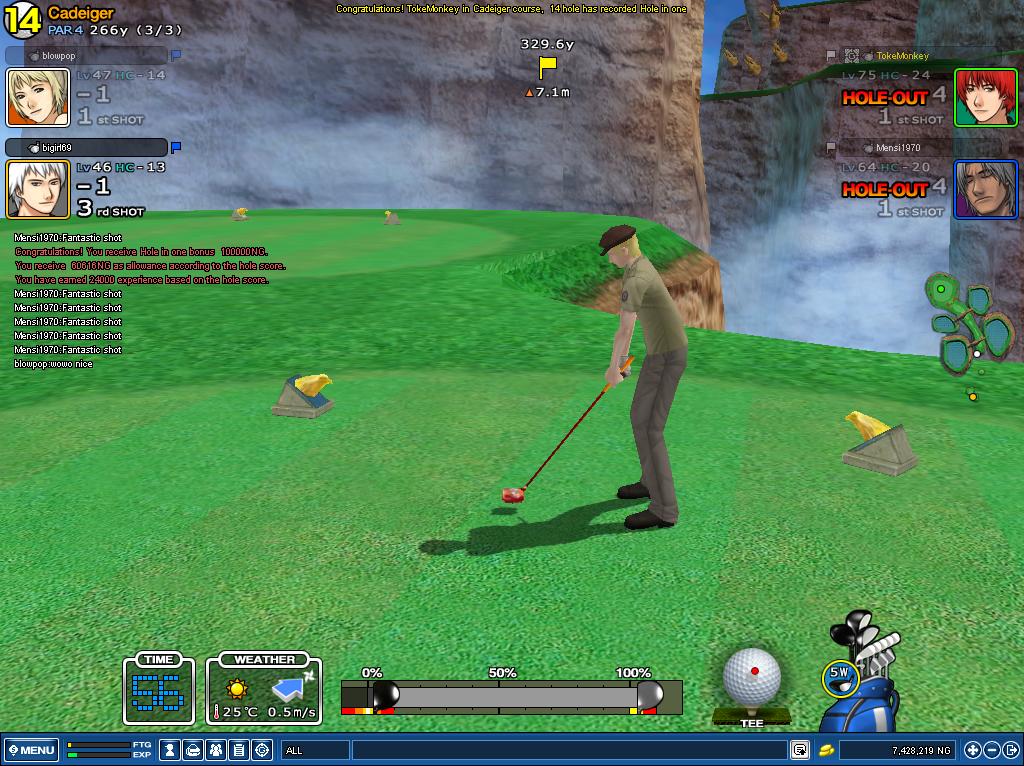Screen dimensions: 1024x766
Task: Open the clipboard list icon
Action: pos(239,750)
